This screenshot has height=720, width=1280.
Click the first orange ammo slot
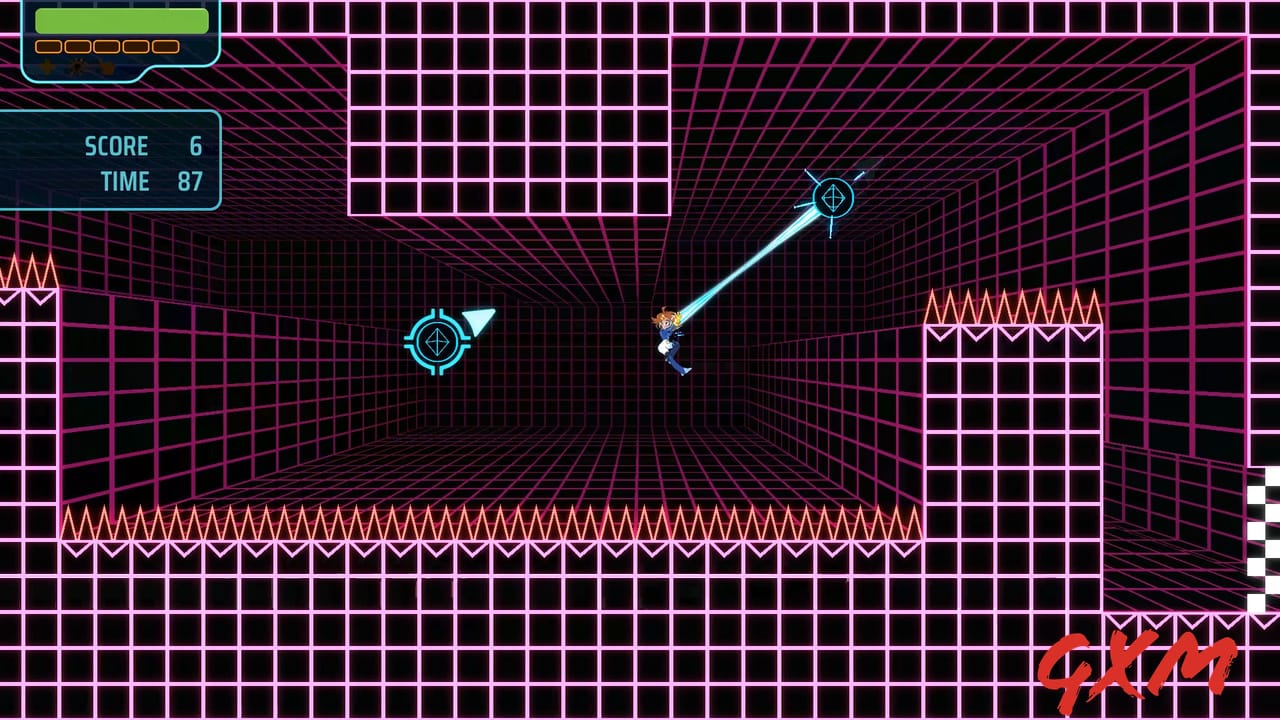pos(48,46)
